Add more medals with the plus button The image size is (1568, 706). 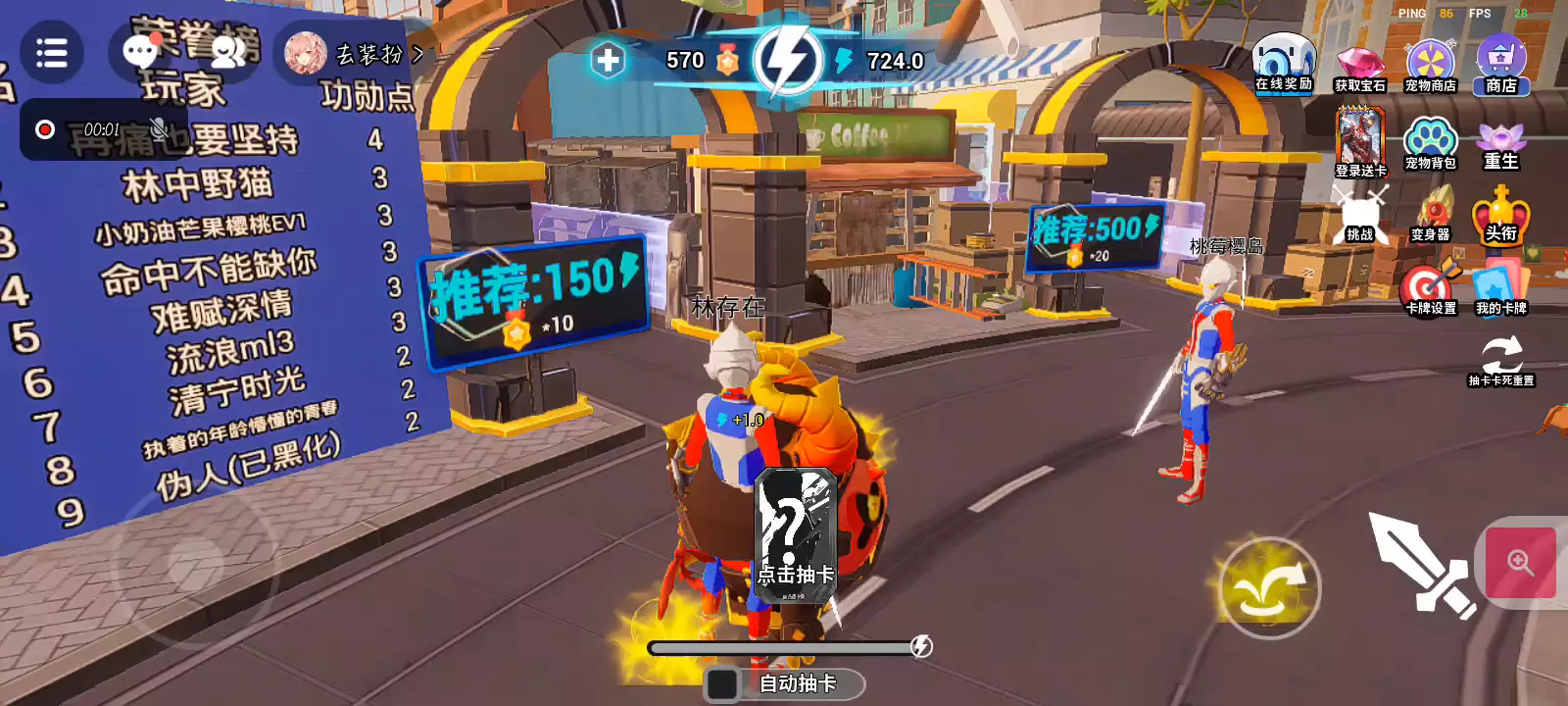608,61
